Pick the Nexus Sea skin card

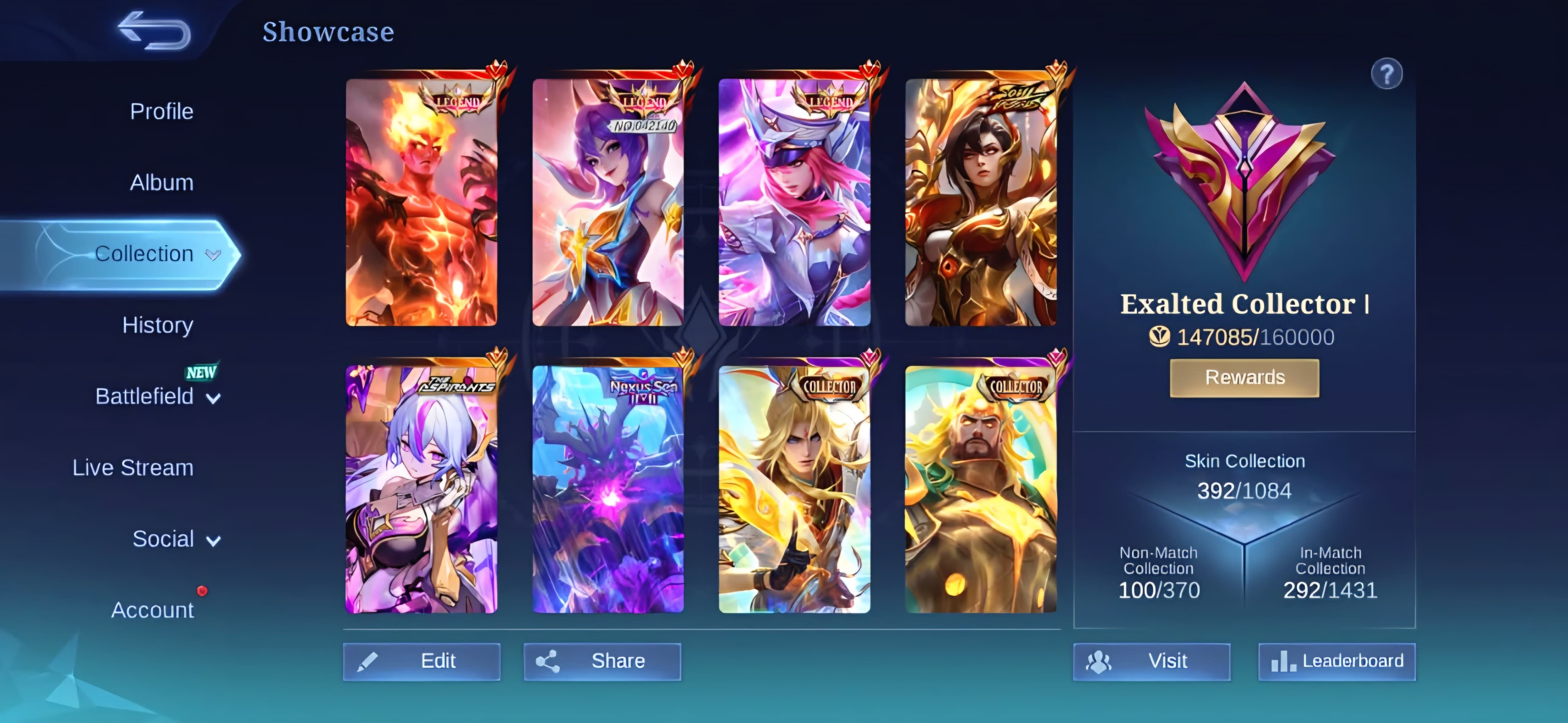608,489
